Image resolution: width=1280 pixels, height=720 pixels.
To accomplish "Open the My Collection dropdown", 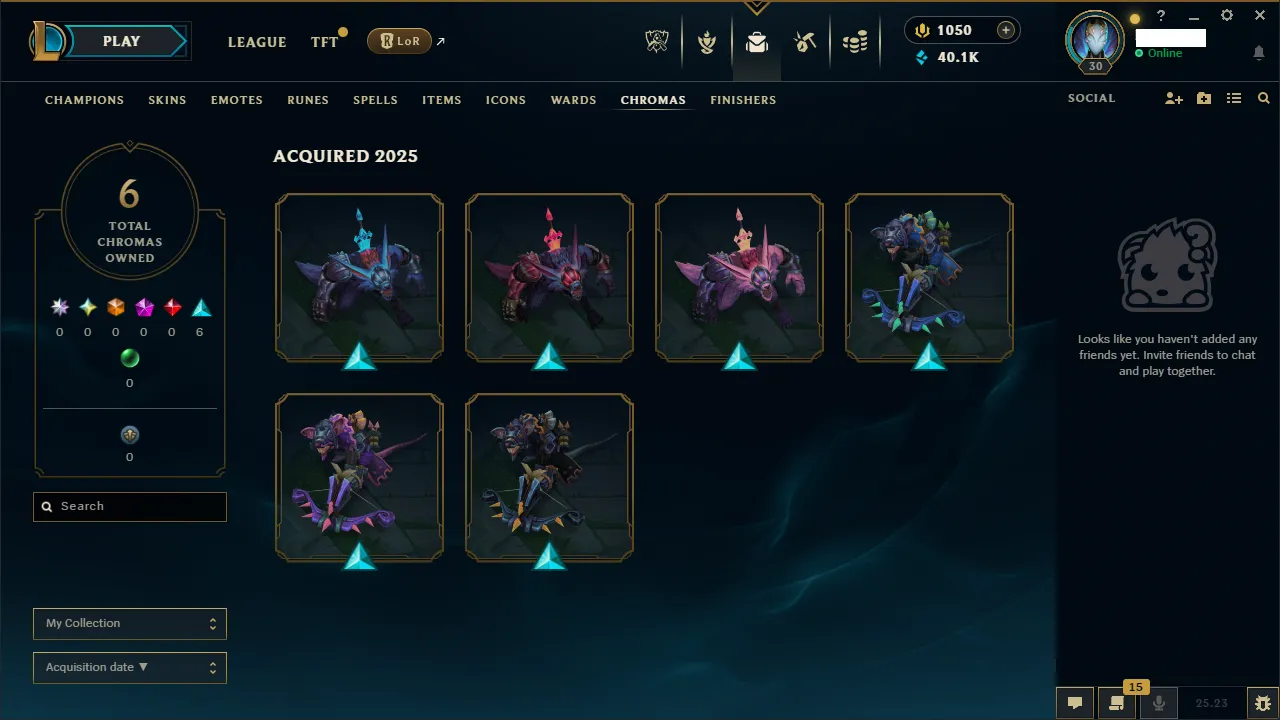I will click(x=129, y=623).
